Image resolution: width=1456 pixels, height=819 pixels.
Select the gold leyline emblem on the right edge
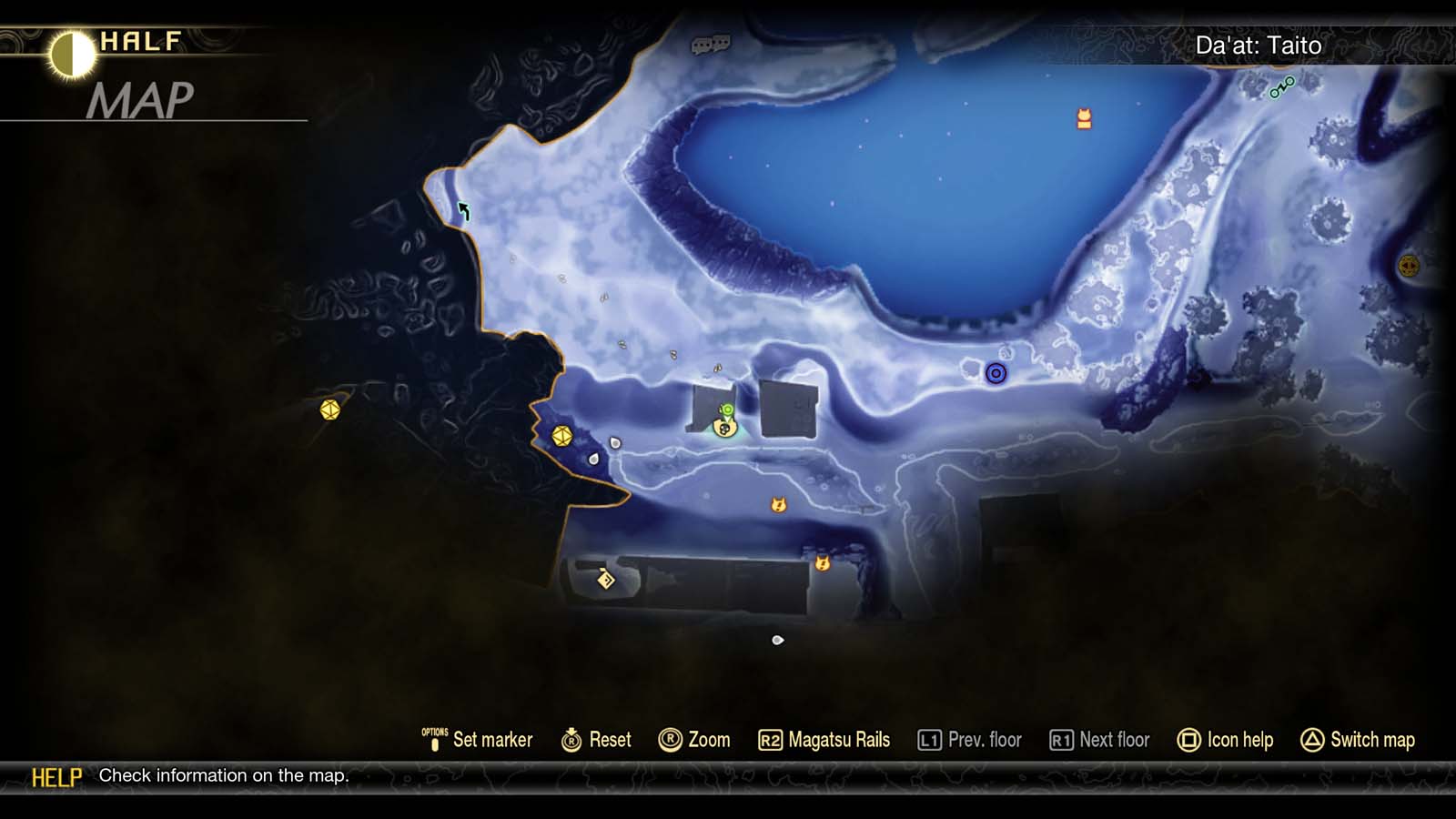[x=1409, y=268]
